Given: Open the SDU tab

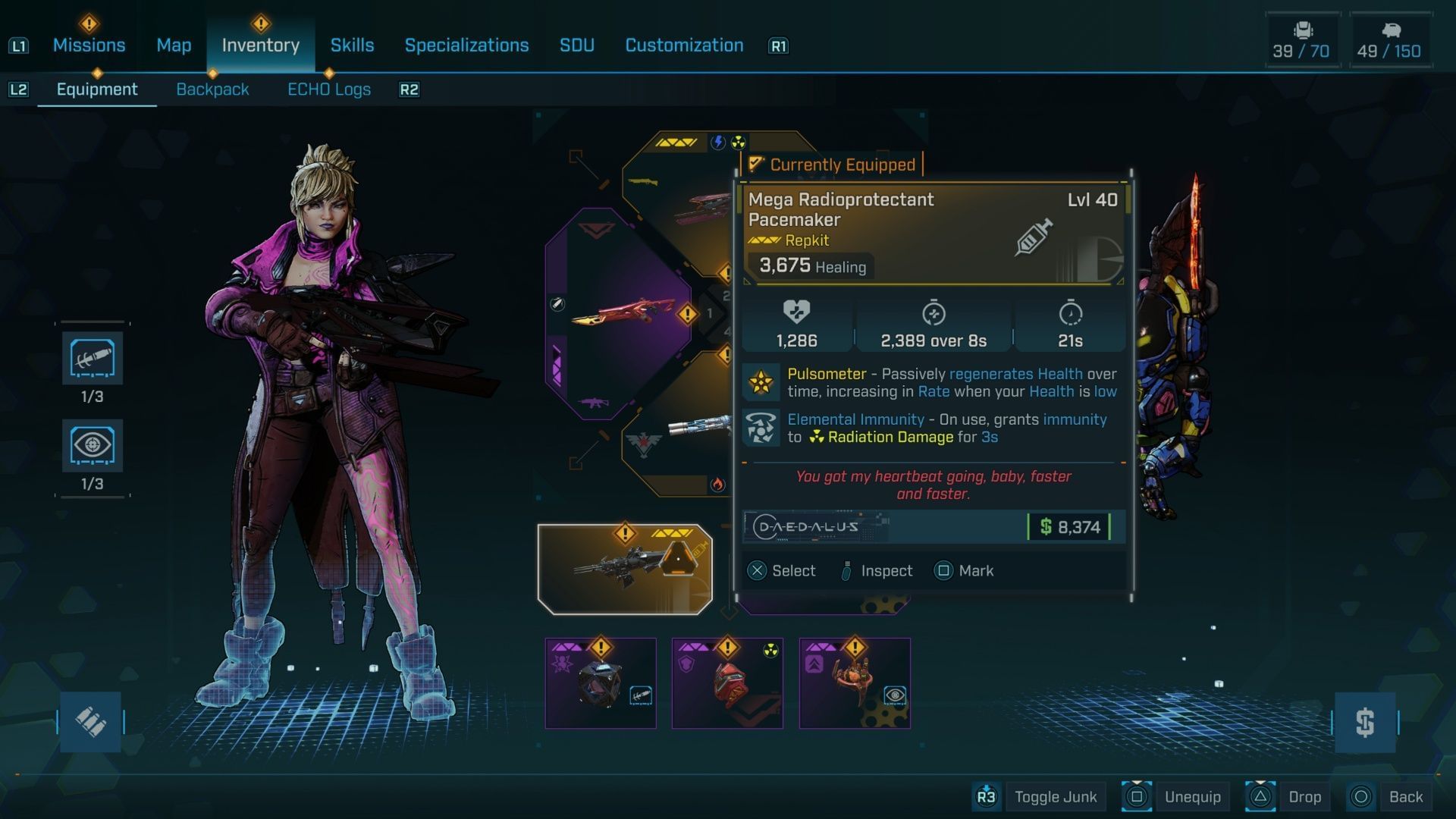Looking at the screenshot, I should click(576, 45).
